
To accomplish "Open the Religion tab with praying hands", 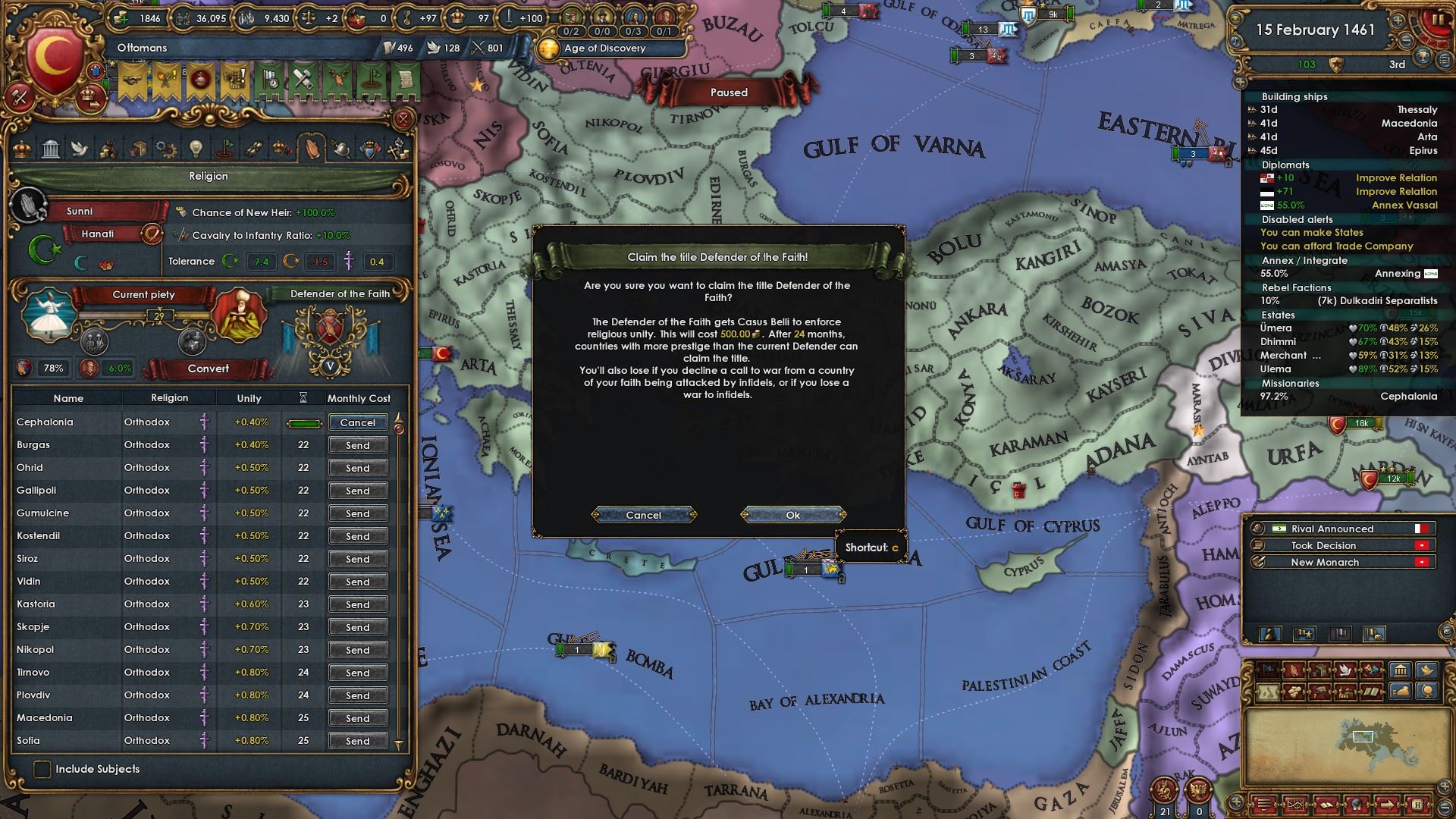I will click(312, 147).
